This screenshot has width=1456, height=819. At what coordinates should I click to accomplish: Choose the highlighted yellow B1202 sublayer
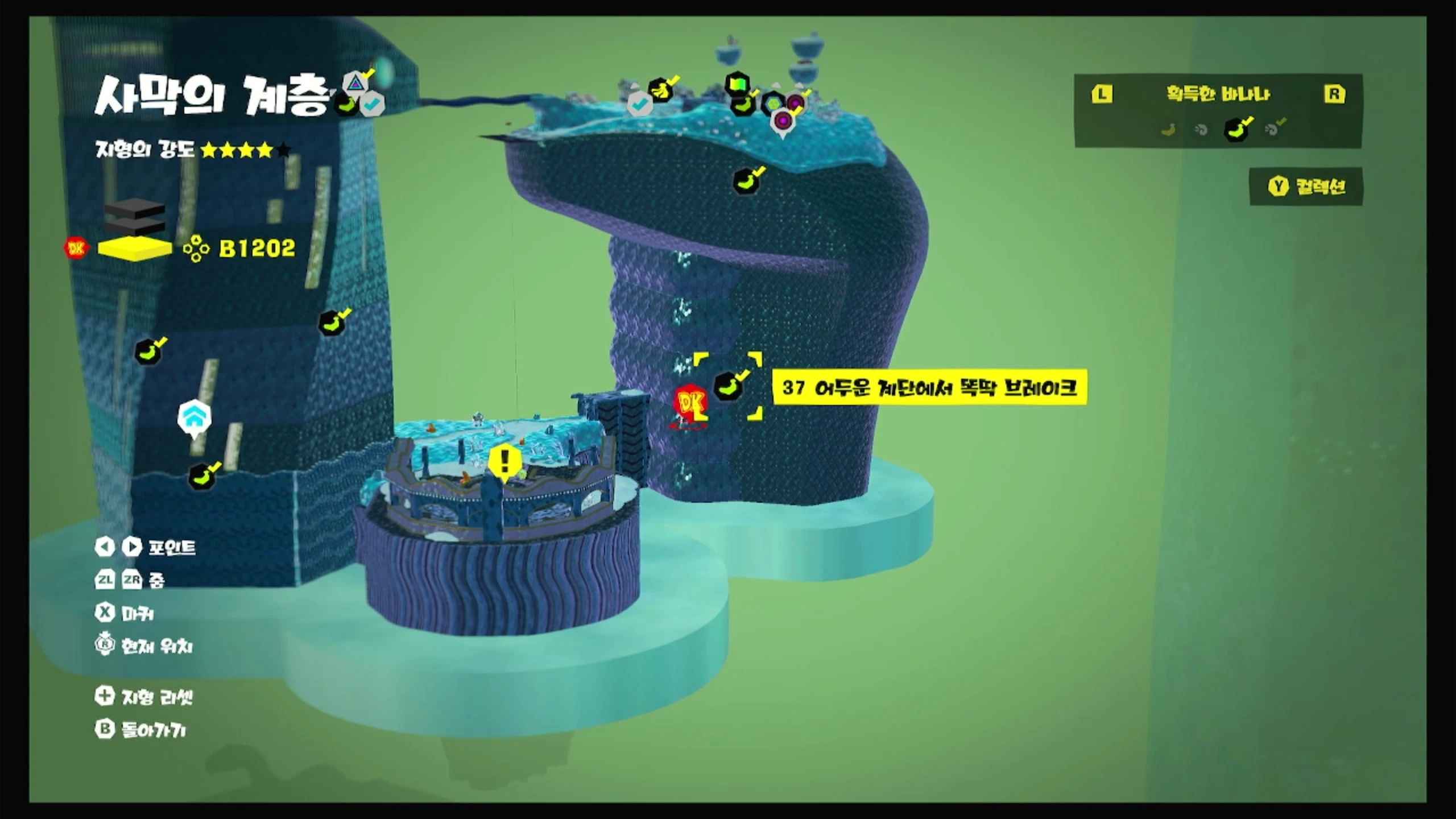(135, 249)
